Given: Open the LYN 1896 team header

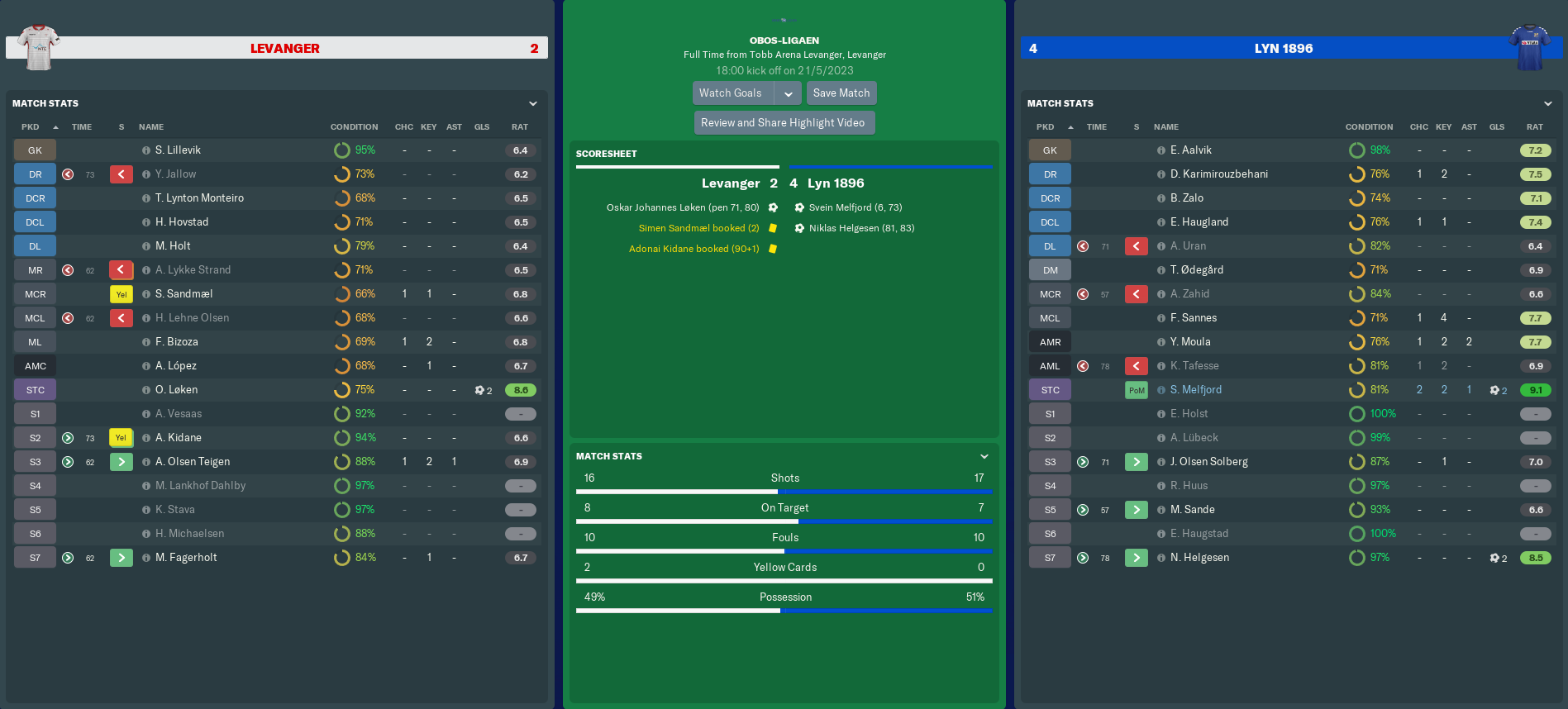Looking at the screenshot, I should coord(1283,49).
